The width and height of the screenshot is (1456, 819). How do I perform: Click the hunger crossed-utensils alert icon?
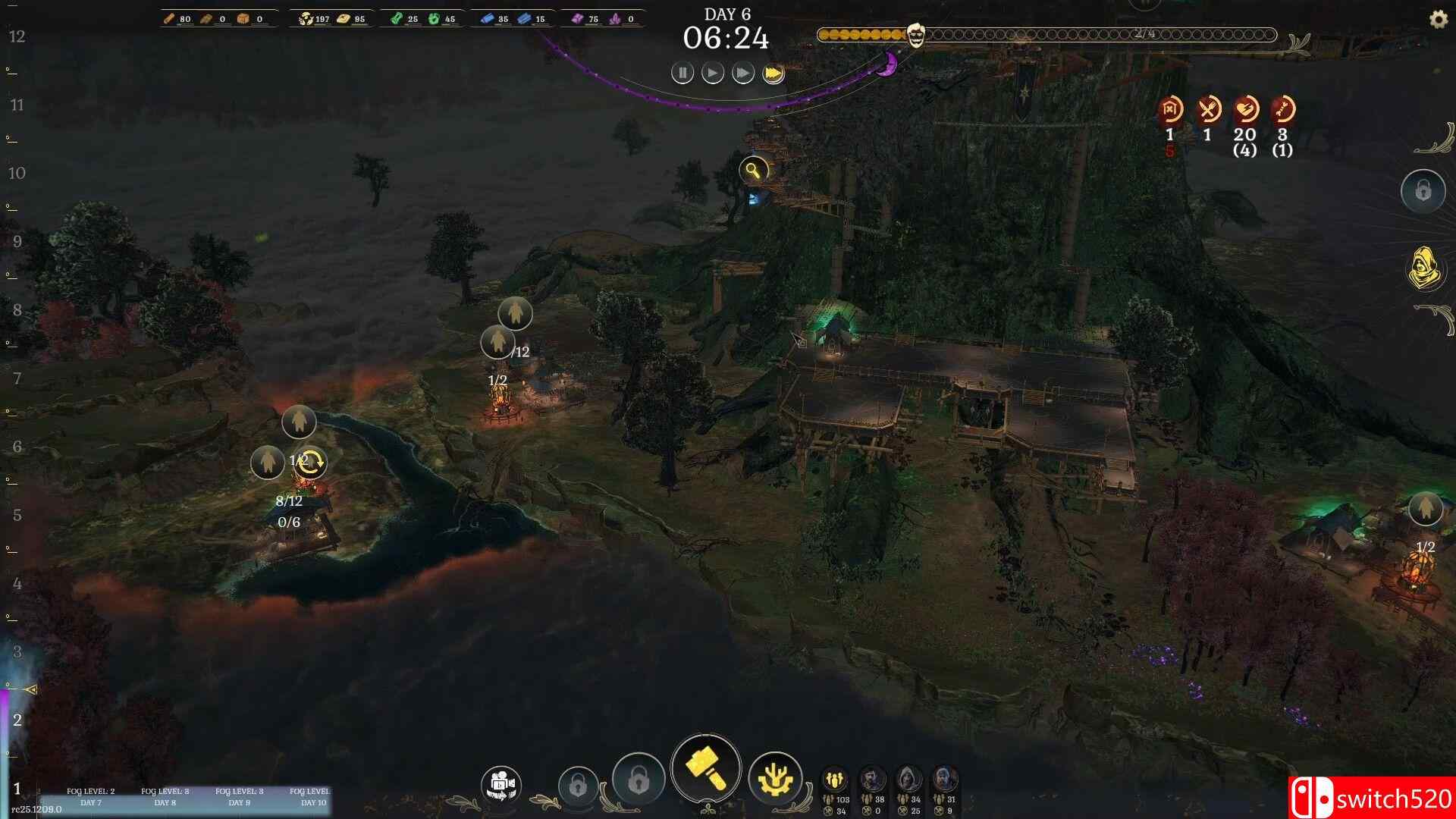pyautogui.click(x=1207, y=108)
